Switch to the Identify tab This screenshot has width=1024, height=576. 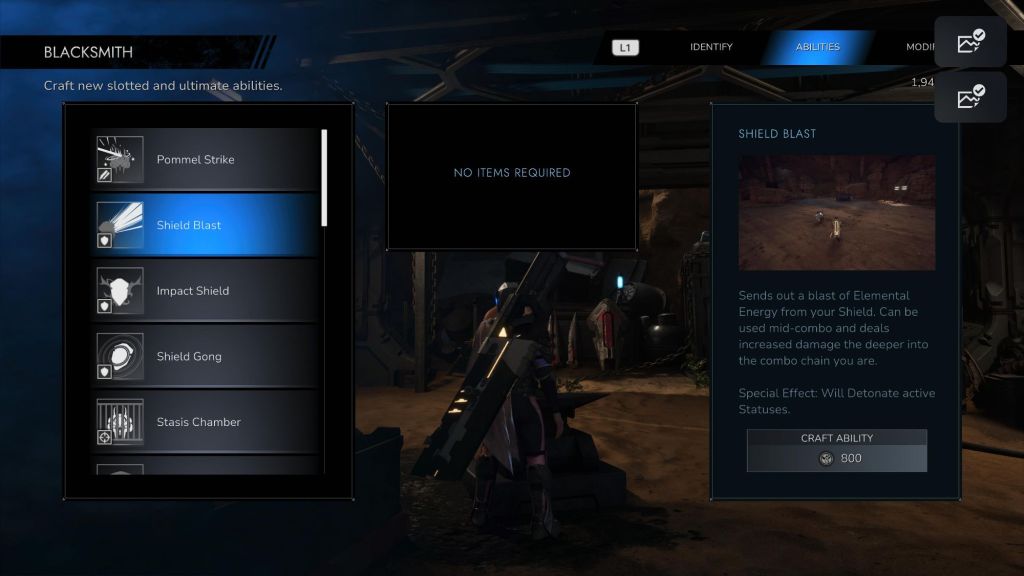[711, 47]
